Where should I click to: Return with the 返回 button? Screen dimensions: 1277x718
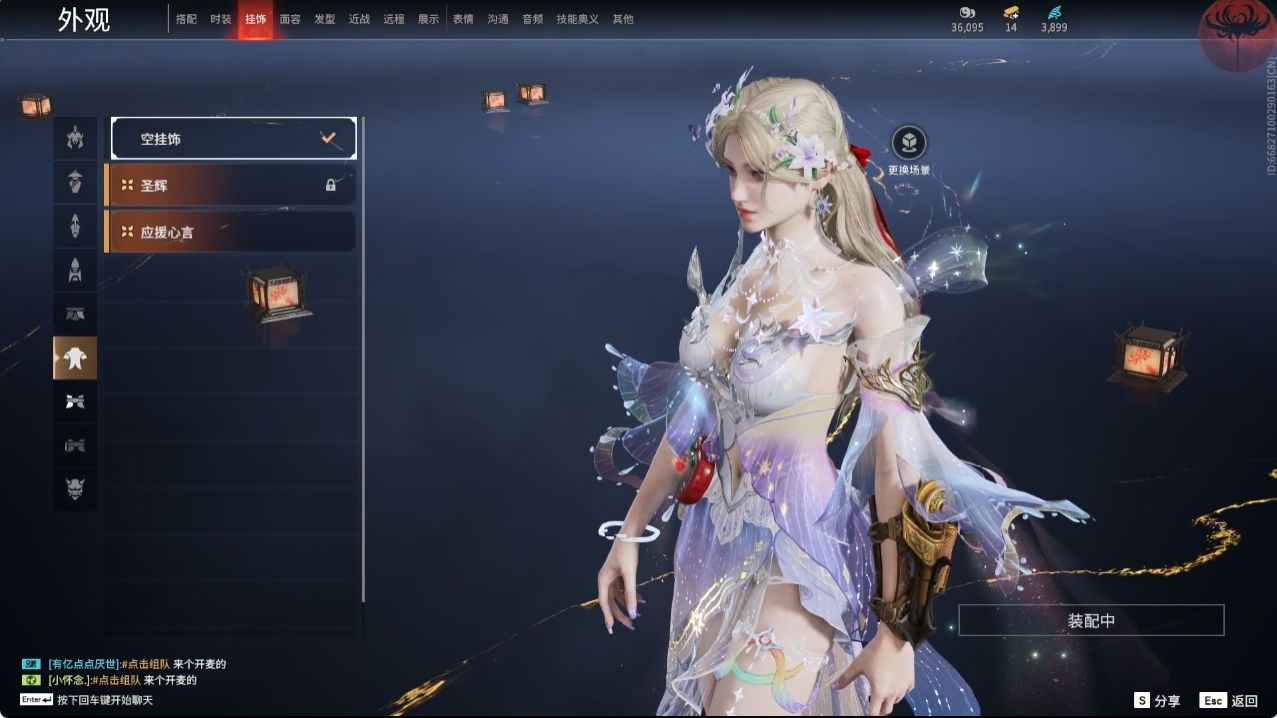click(x=1230, y=701)
